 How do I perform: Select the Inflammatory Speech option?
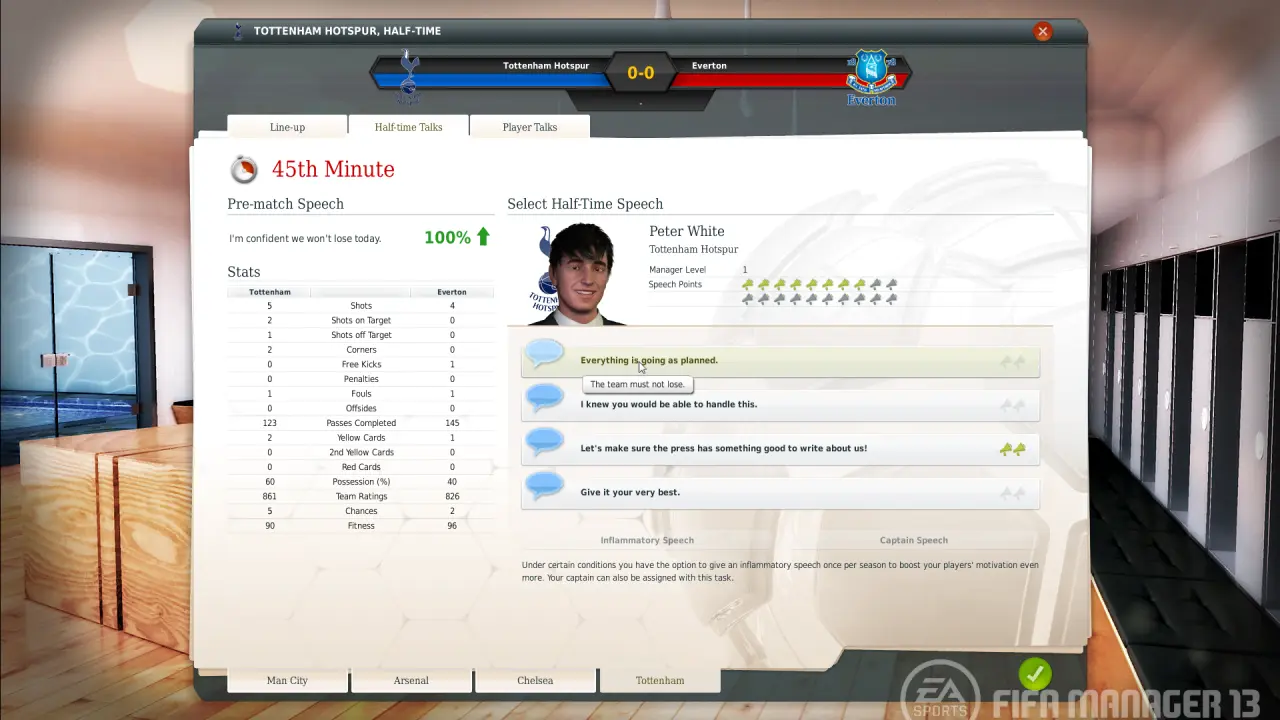(647, 540)
